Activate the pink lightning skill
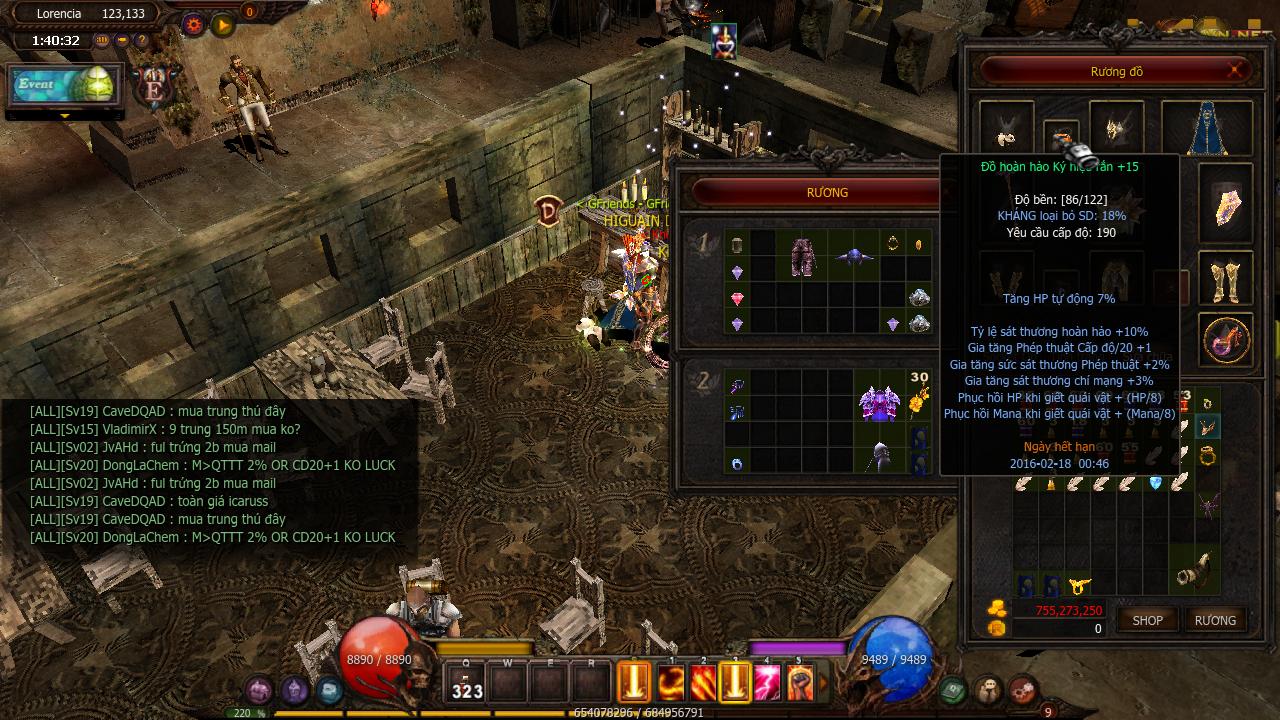The width and height of the screenshot is (1280, 720). tap(767, 683)
